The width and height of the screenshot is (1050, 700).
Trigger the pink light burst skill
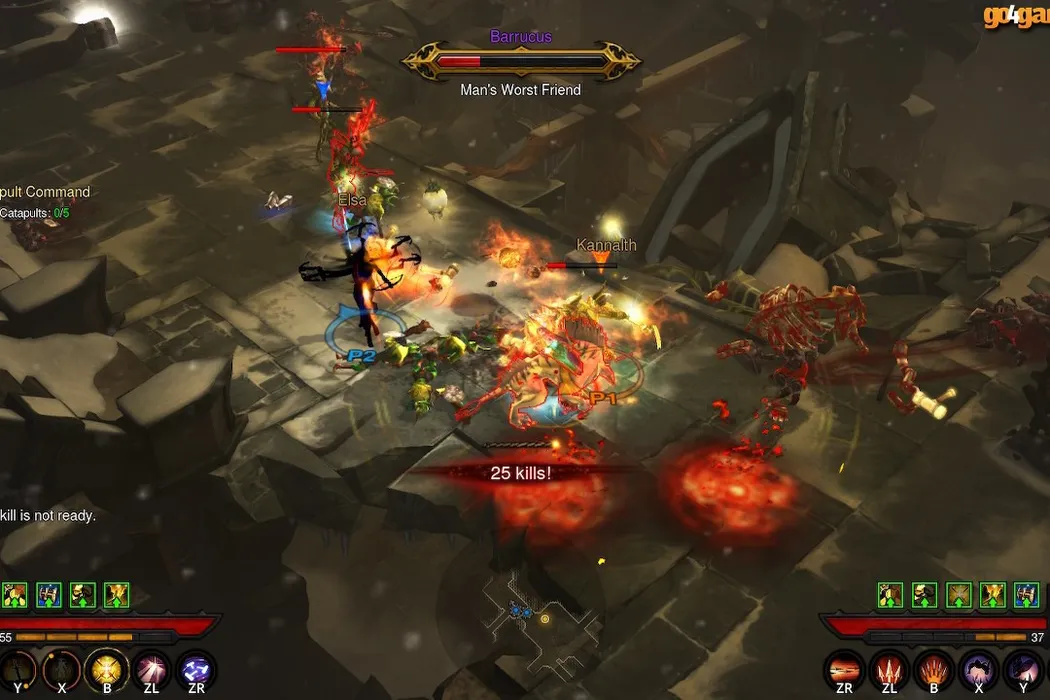coord(151,669)
